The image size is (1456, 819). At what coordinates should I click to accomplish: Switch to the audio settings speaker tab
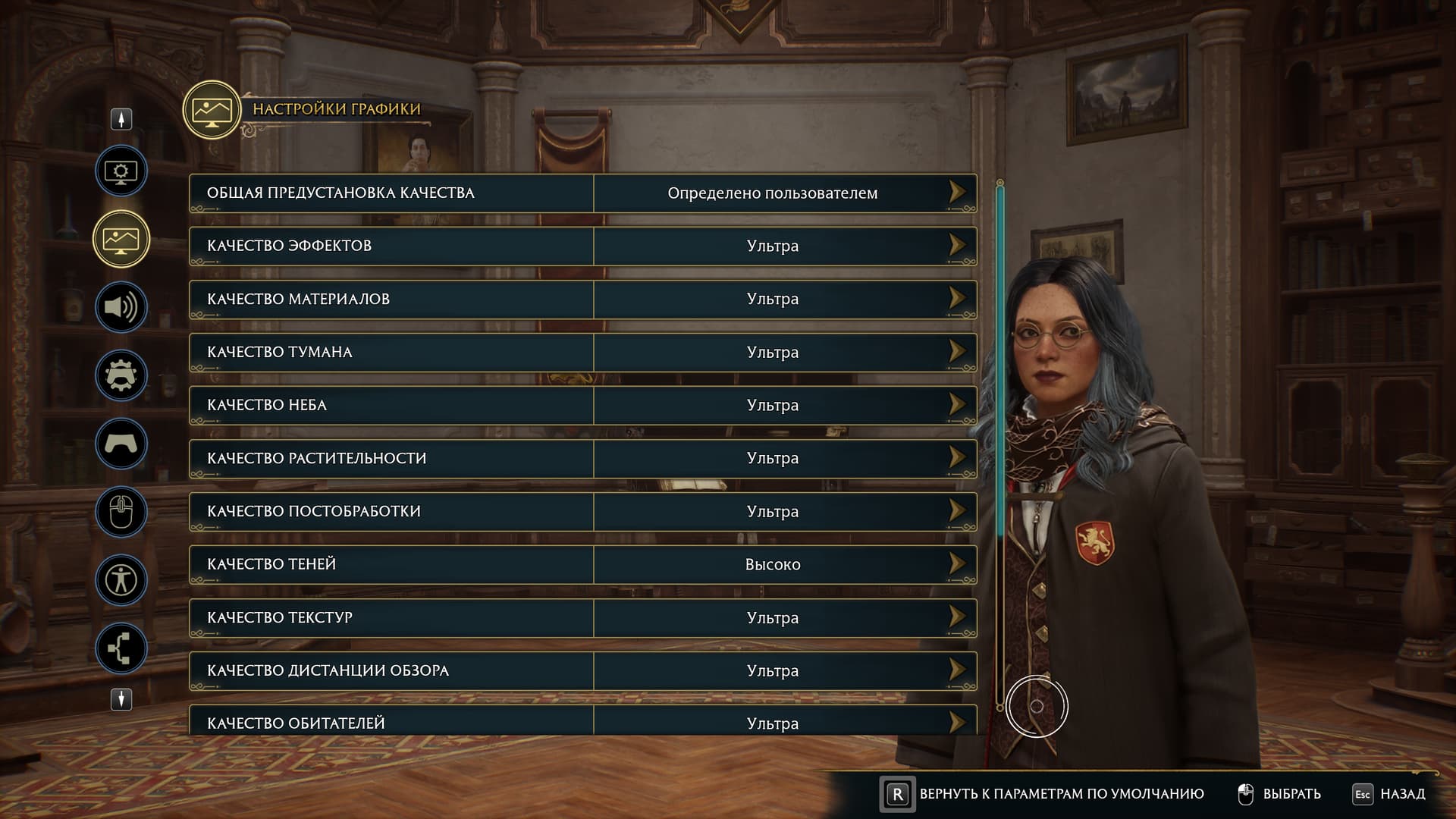pos(121,307)
